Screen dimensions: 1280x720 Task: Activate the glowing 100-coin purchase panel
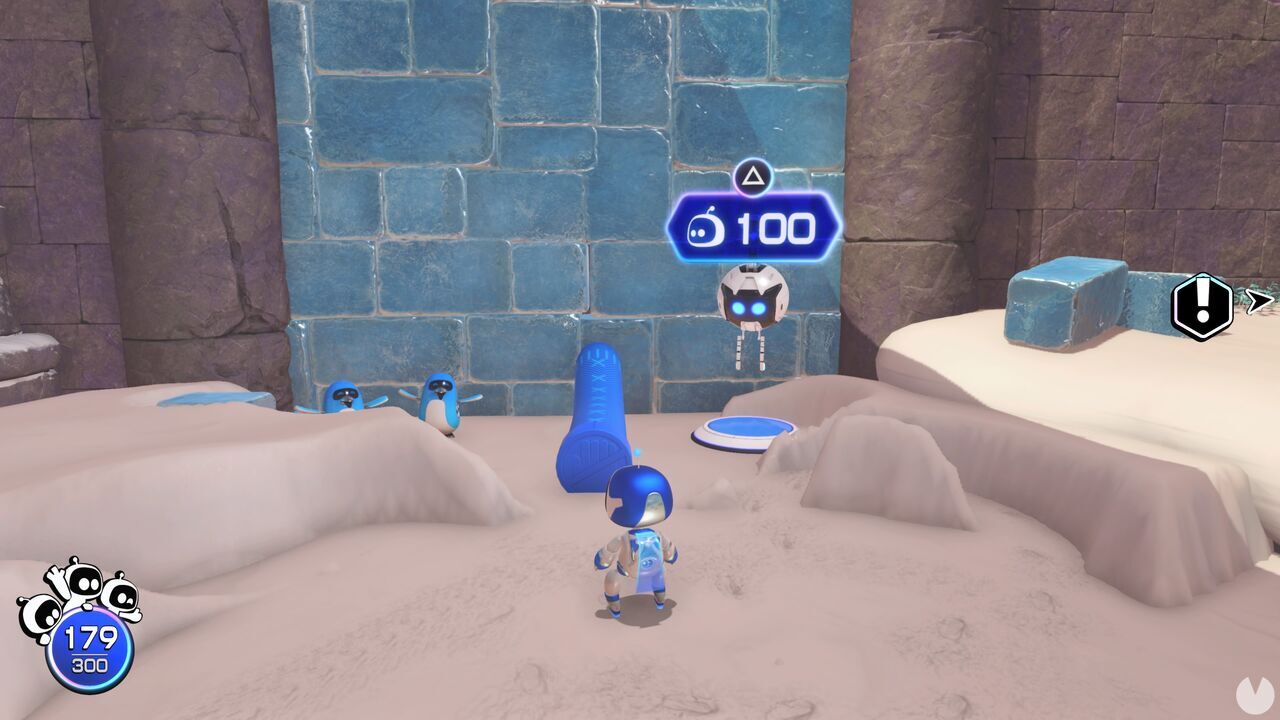[x=755, y=228]
